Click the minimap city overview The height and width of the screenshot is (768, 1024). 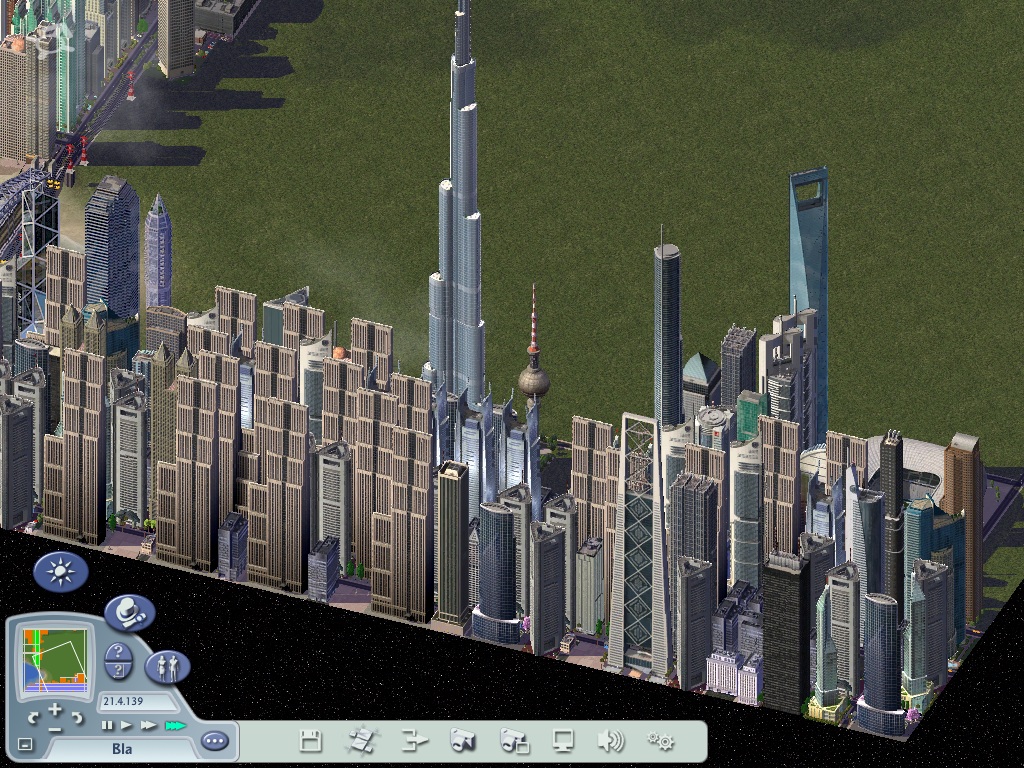pyautogui.click(x=53, y=661)
